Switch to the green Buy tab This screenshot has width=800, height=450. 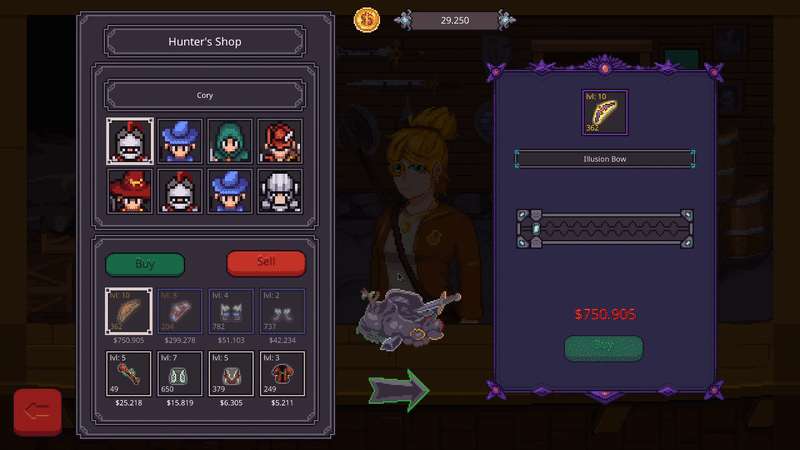145,264
